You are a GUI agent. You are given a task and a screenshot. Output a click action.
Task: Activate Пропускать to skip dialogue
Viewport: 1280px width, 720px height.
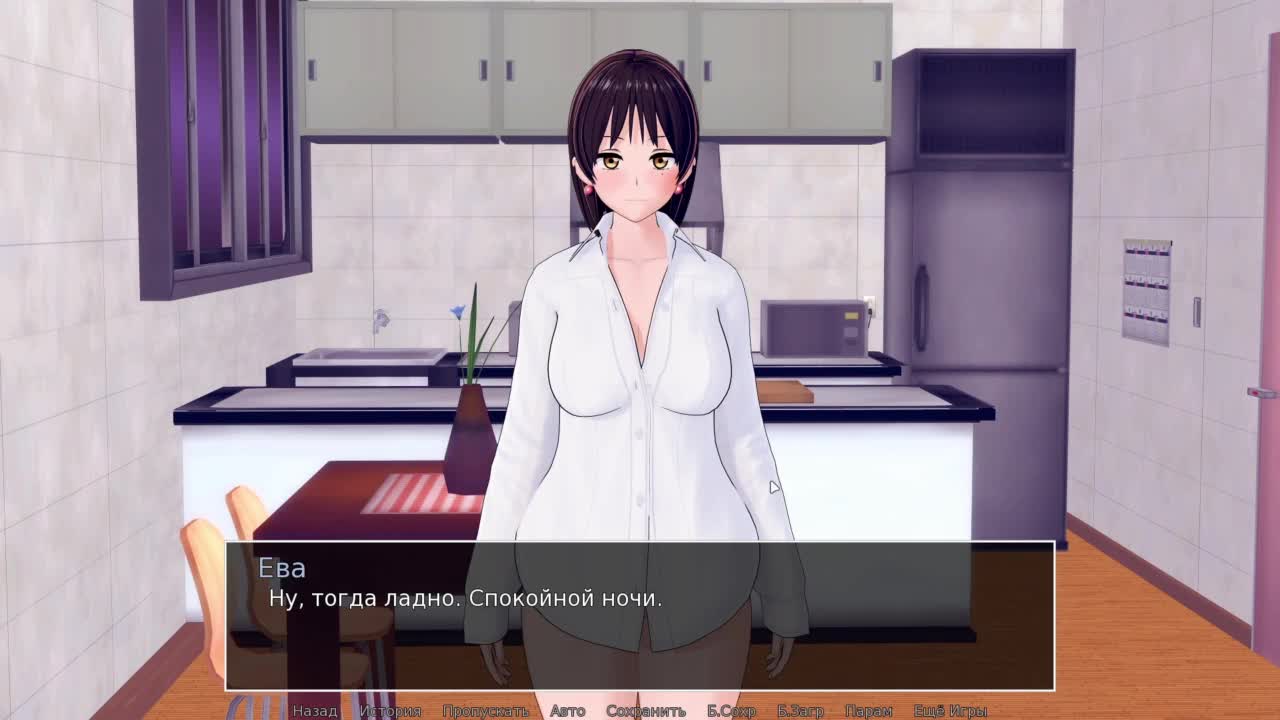485,711
